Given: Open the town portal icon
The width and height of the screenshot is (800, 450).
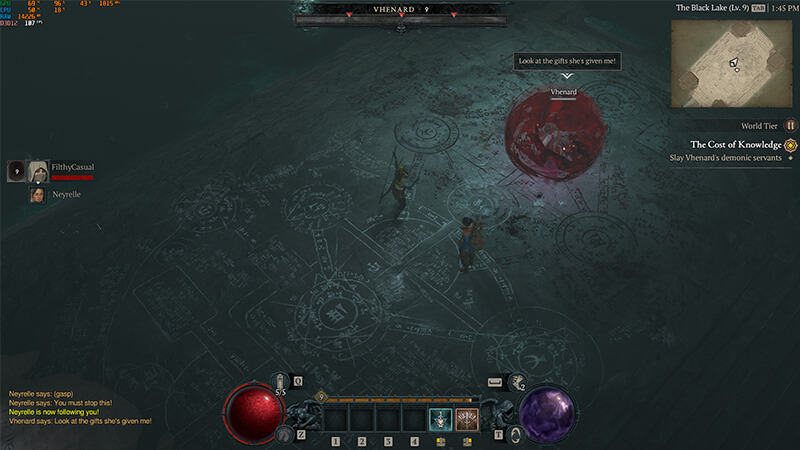Looking at the screenshot, I should 515,433.
